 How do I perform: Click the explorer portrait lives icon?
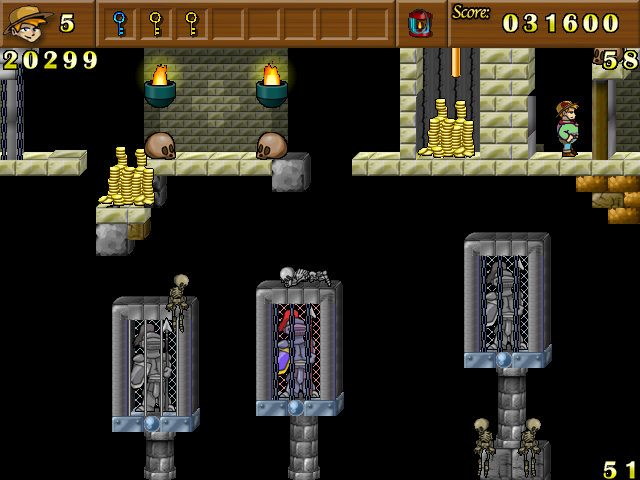[27, 22]
